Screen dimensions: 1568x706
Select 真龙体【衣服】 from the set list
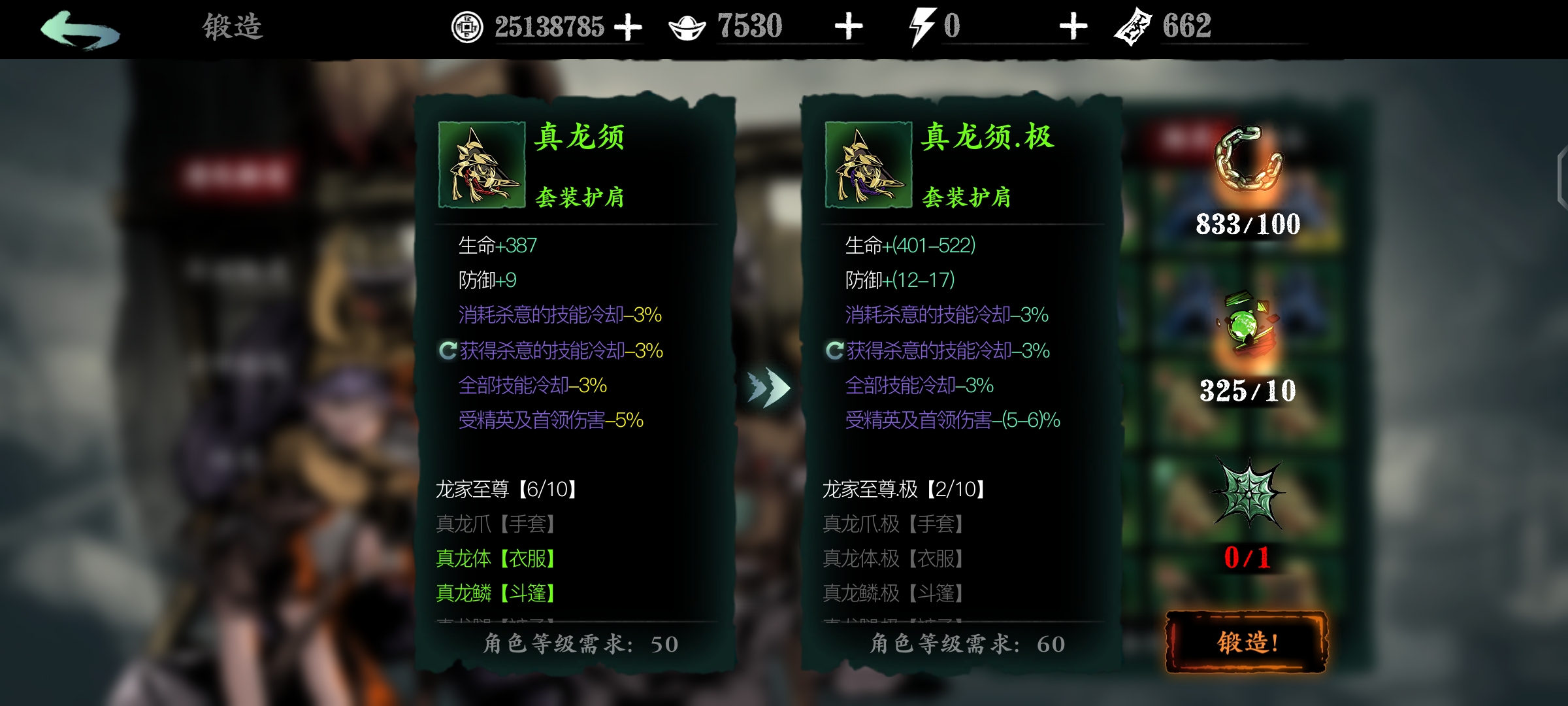click(x=497, y=559)
